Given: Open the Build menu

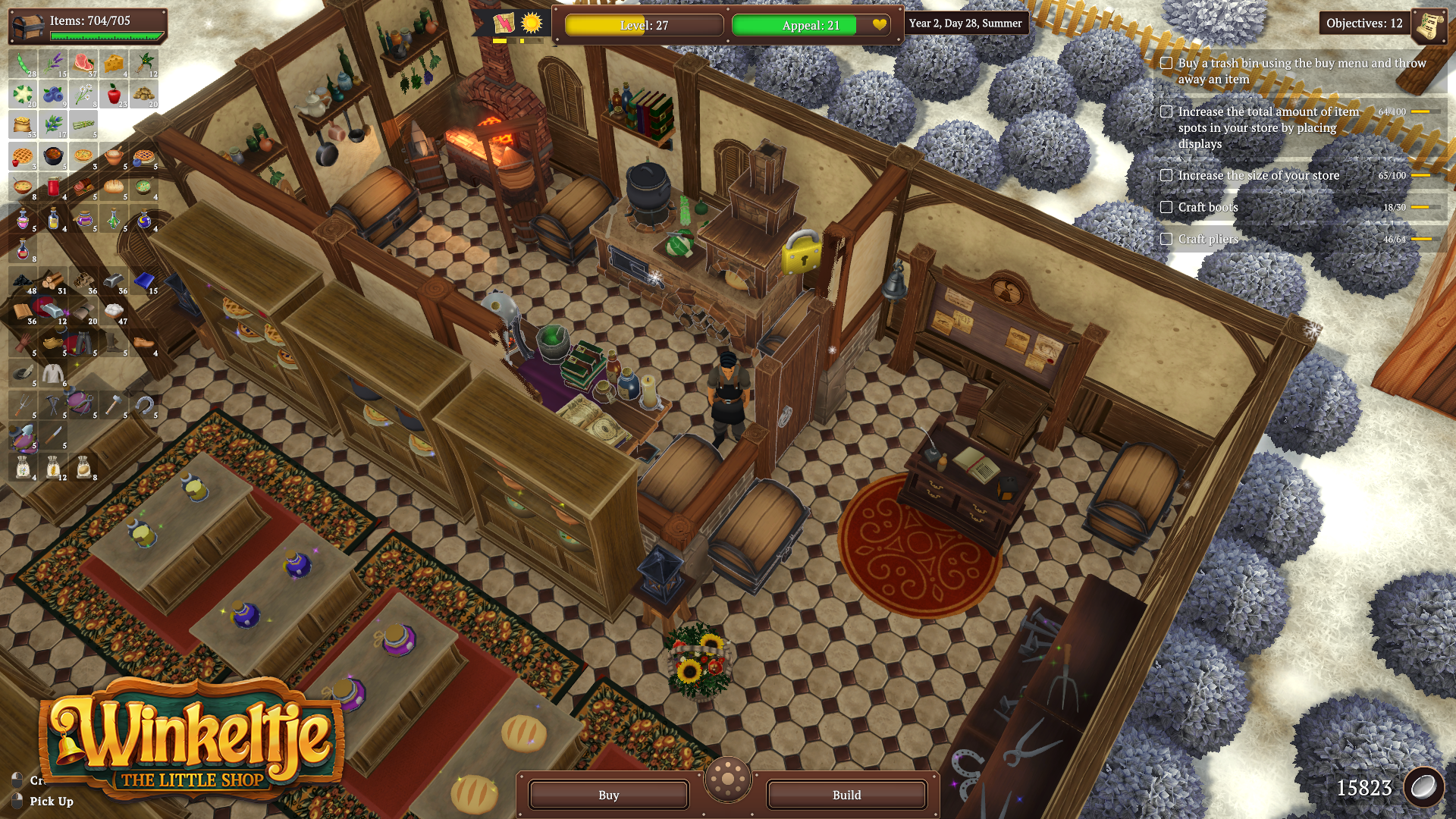Looking at the screenshot, I should pyautogui.click(x=846, y=795).
